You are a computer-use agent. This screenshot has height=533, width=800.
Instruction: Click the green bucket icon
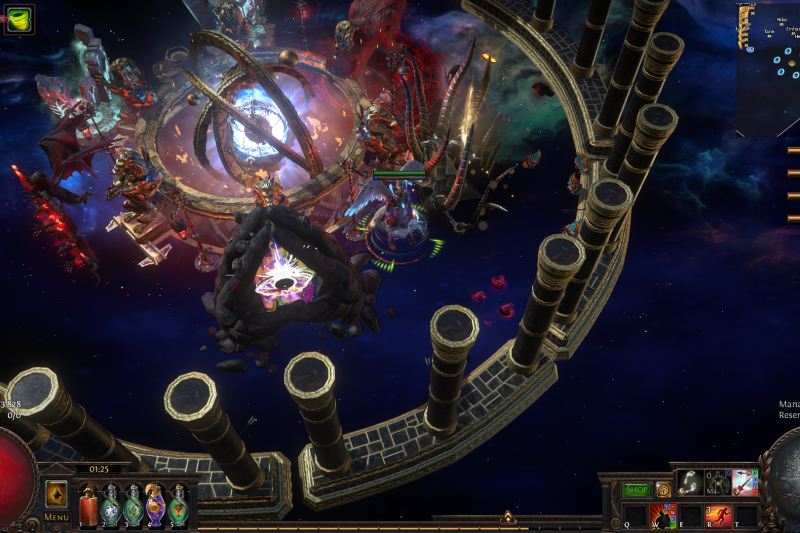point(19,18)
